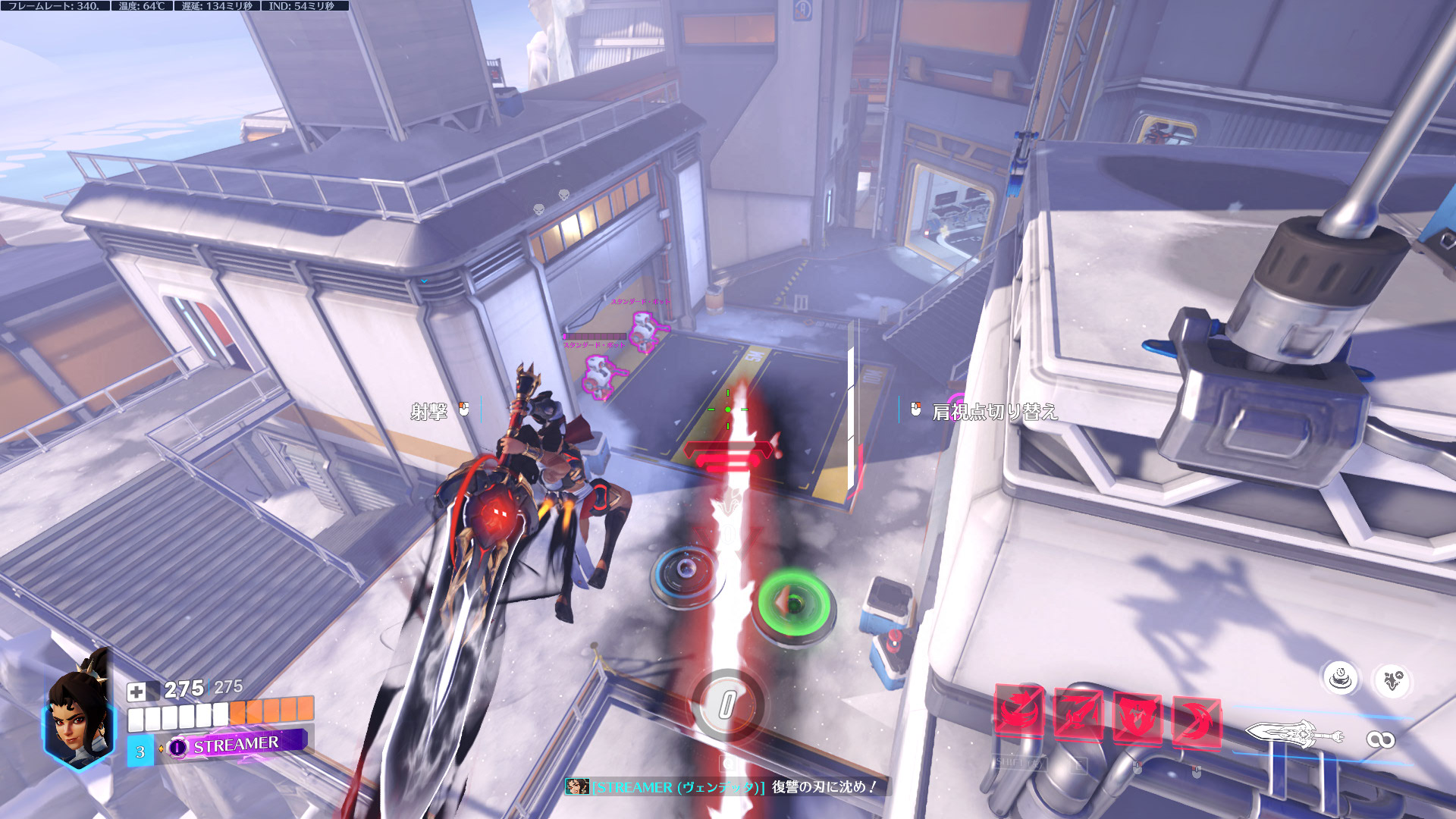1456x819 pixels.
Task: Use the red diagonal sword ability
Action: tap(1078, 714)
